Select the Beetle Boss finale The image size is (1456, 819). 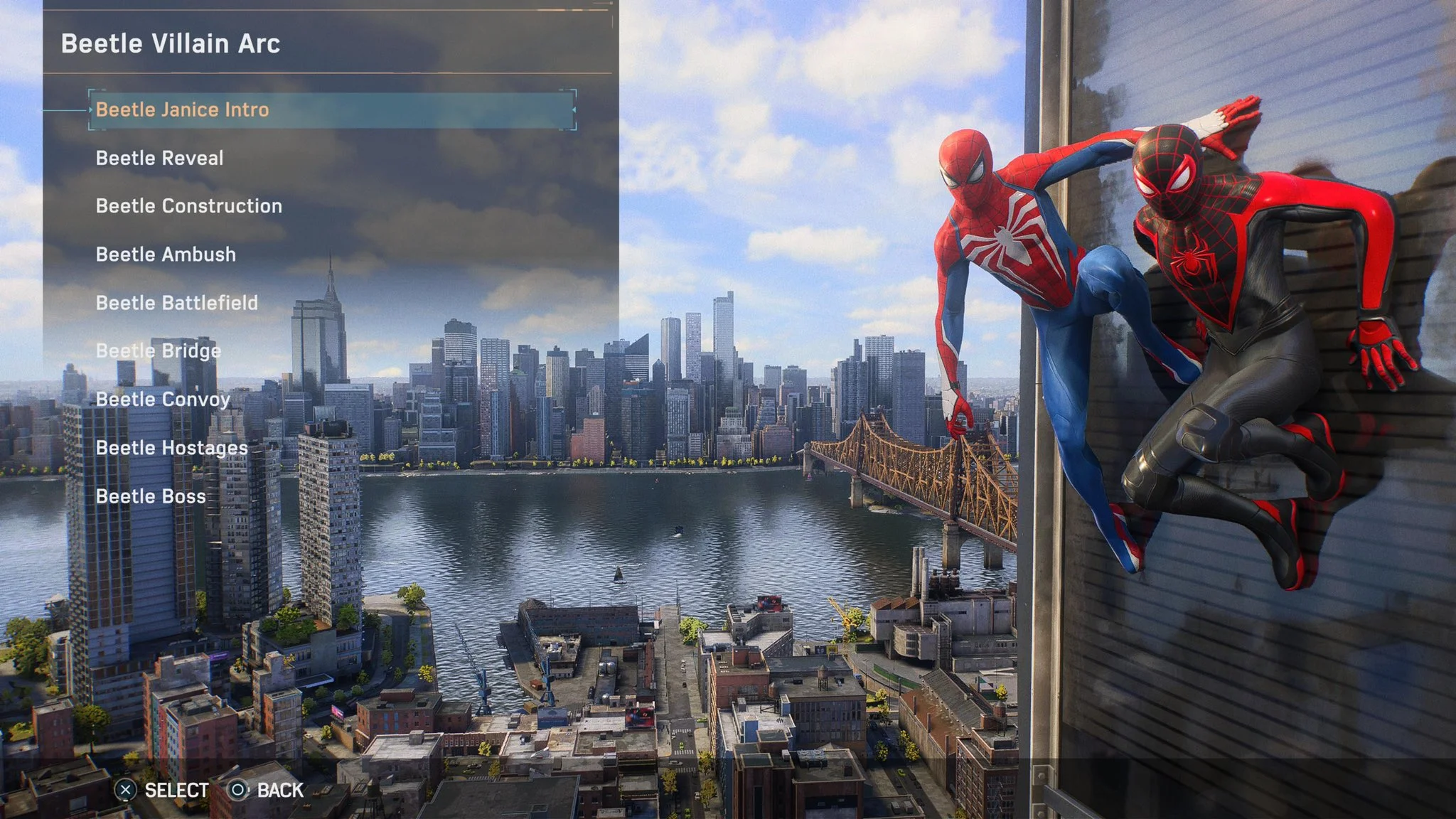[150, 496]
